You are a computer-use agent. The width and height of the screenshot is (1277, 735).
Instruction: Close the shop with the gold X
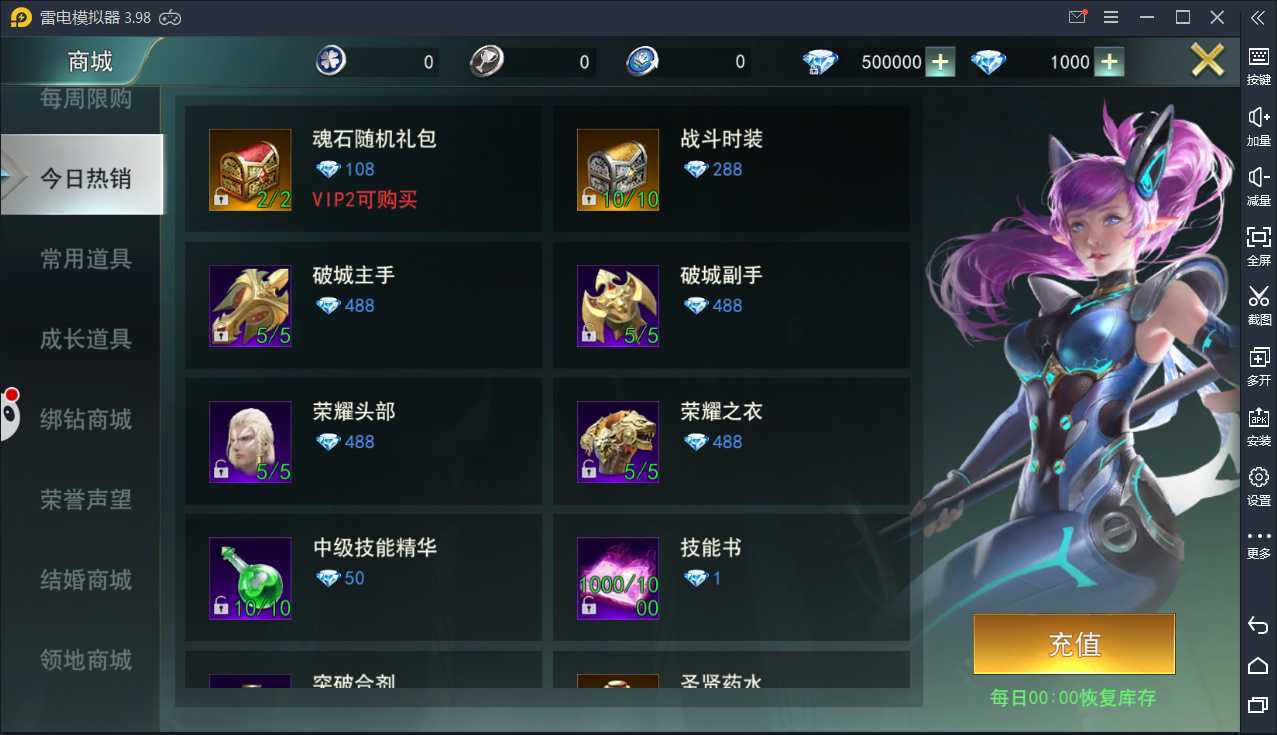(x=1207, y=61)
